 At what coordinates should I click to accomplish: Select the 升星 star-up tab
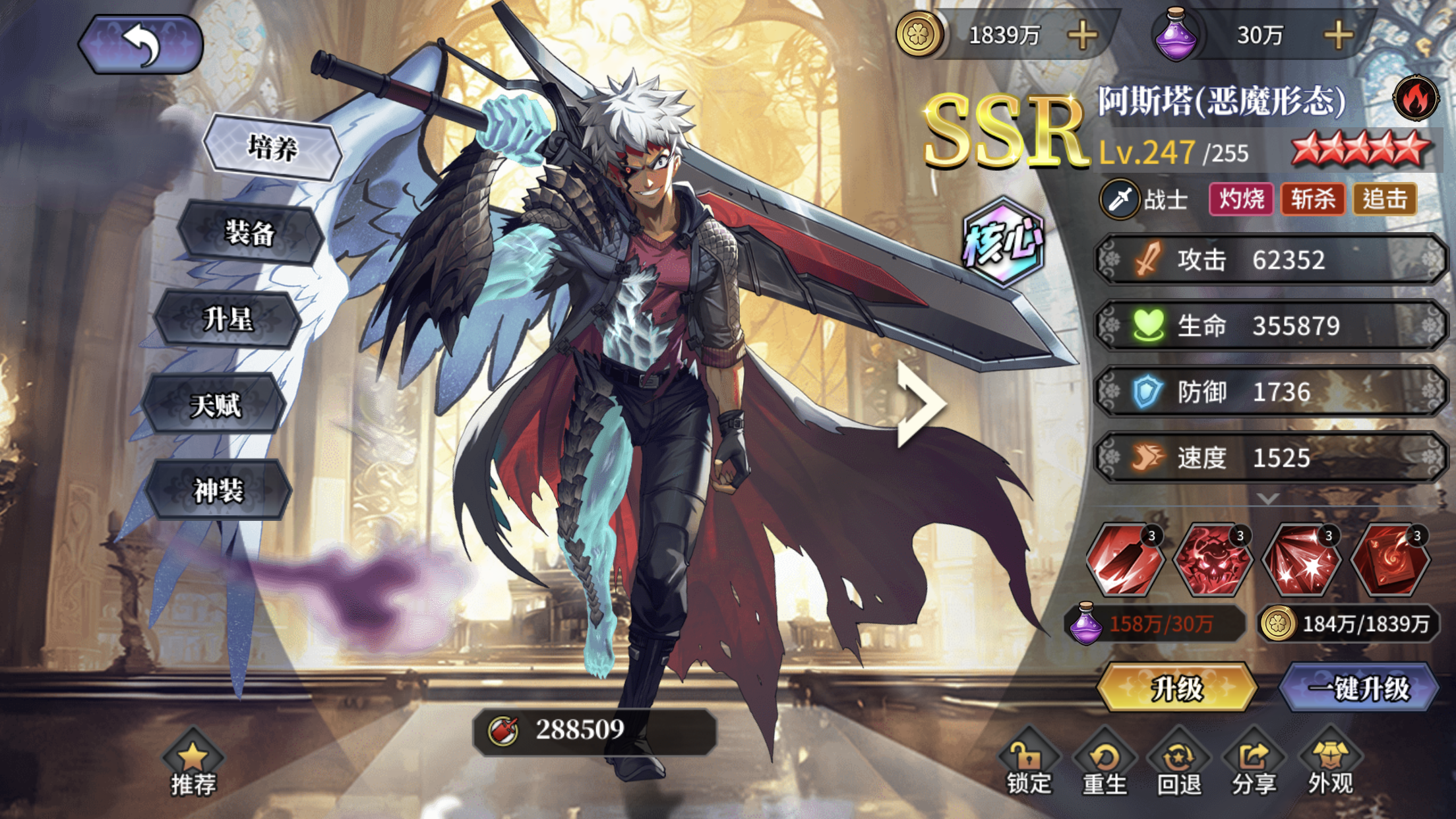[x=228, y=320]
